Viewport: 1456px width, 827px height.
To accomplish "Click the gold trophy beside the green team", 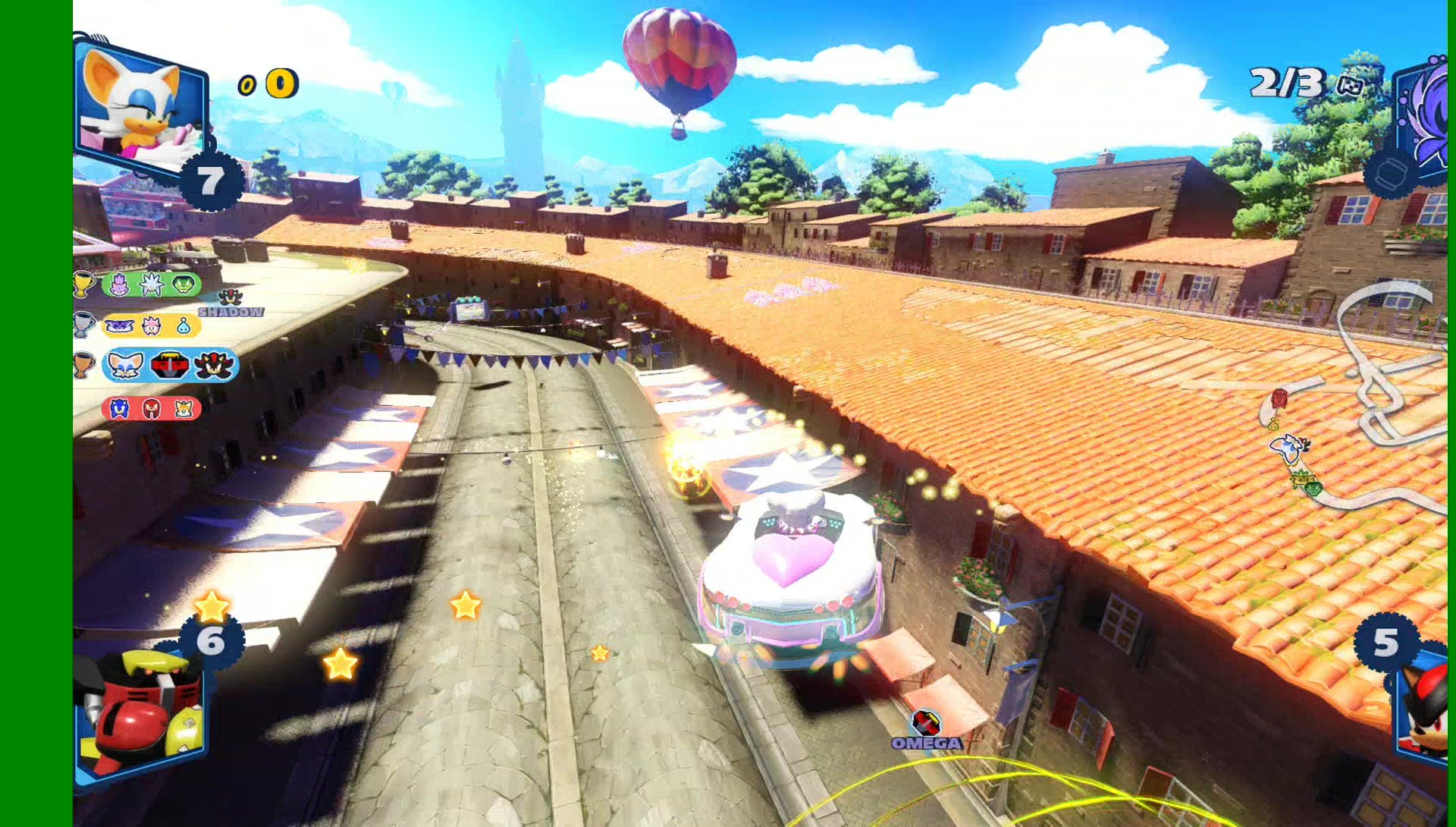I will point(84,285).
